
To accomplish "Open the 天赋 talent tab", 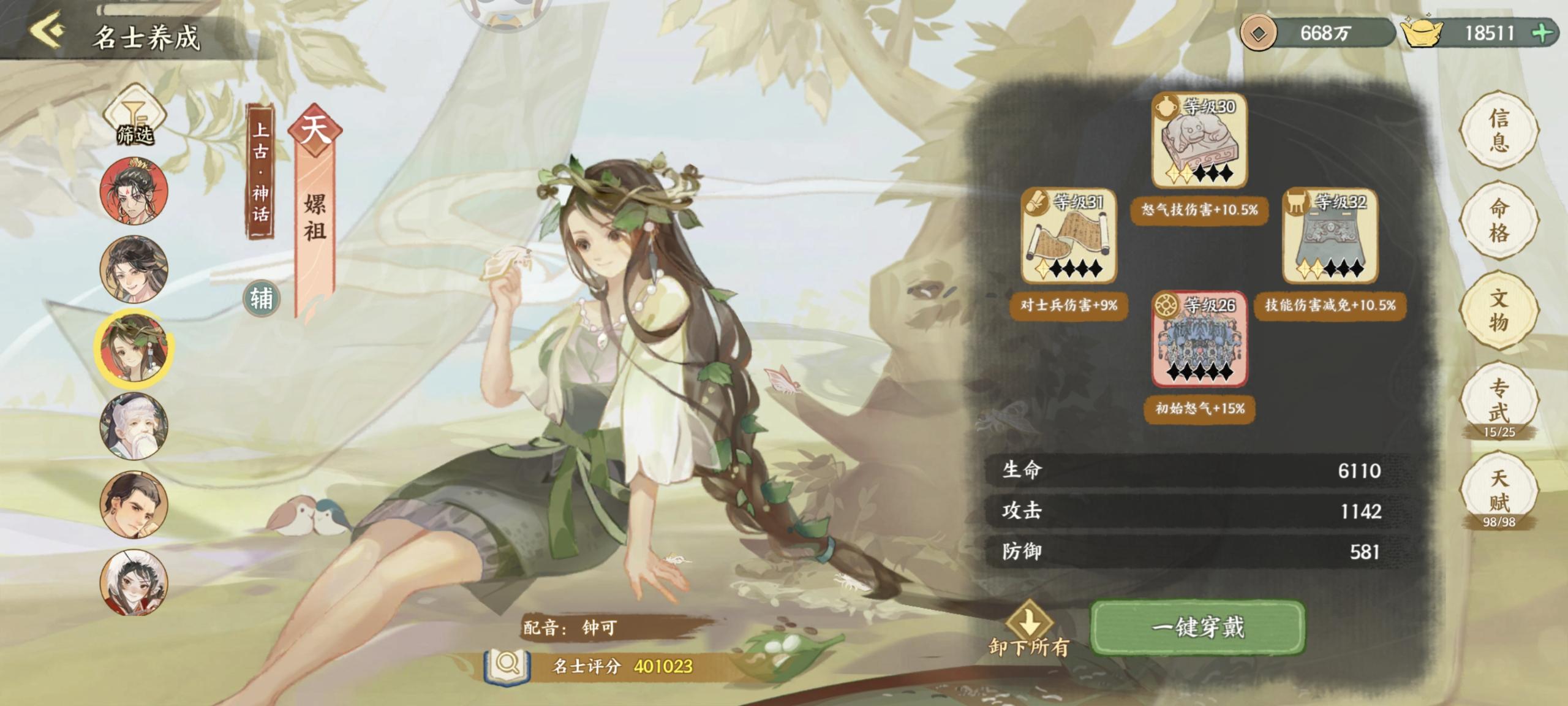I will (x=1498, y=490).
